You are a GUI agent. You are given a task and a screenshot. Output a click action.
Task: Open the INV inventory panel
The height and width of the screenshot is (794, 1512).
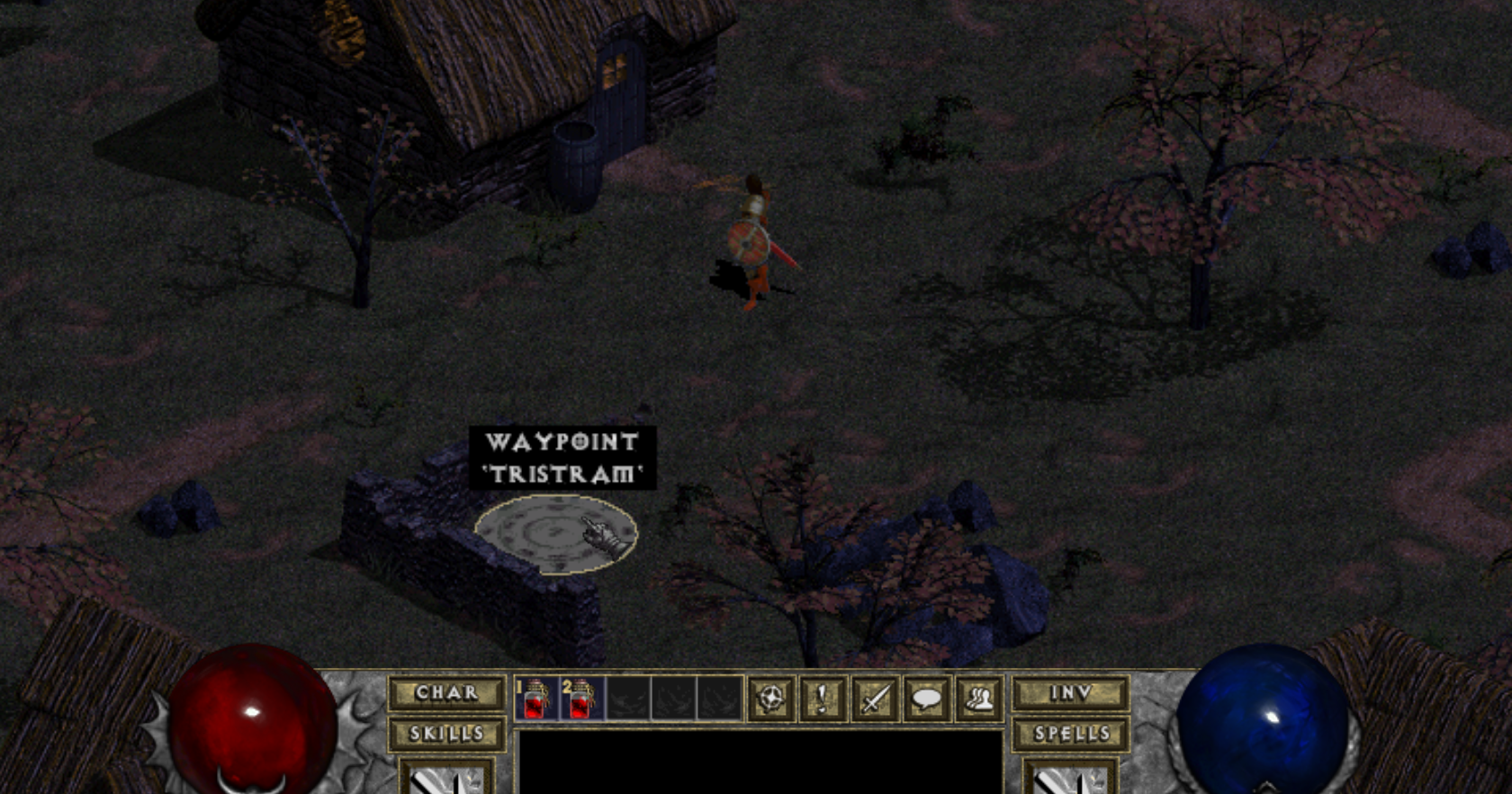pos(1070,693)
